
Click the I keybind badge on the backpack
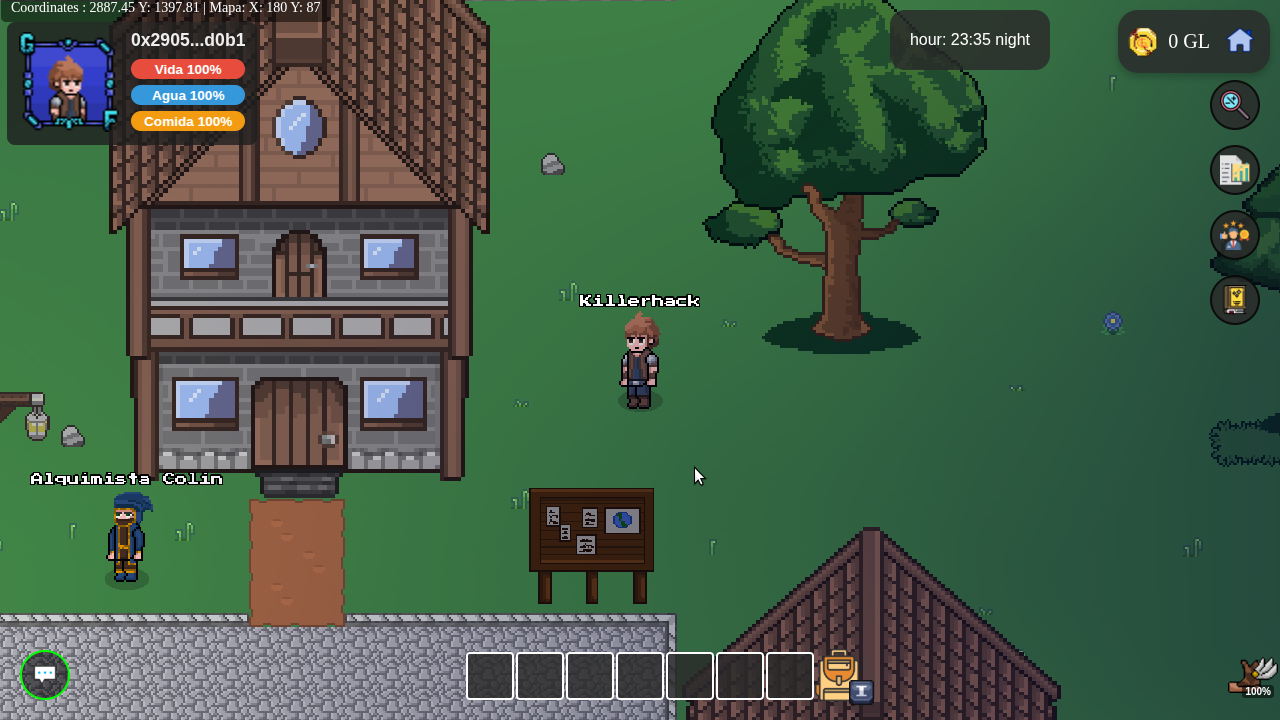tap(859, 691)
